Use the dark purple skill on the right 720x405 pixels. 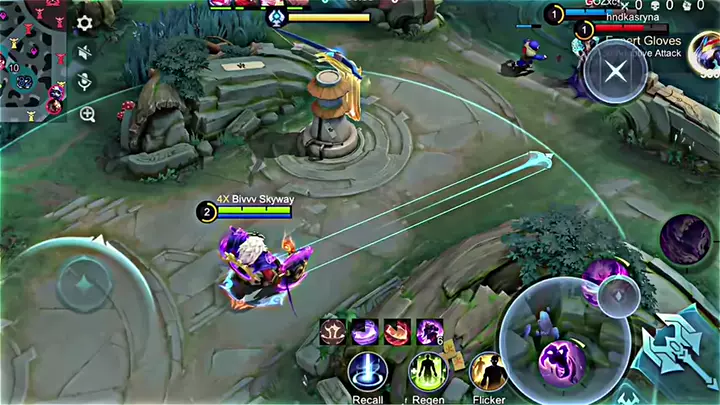685,240
